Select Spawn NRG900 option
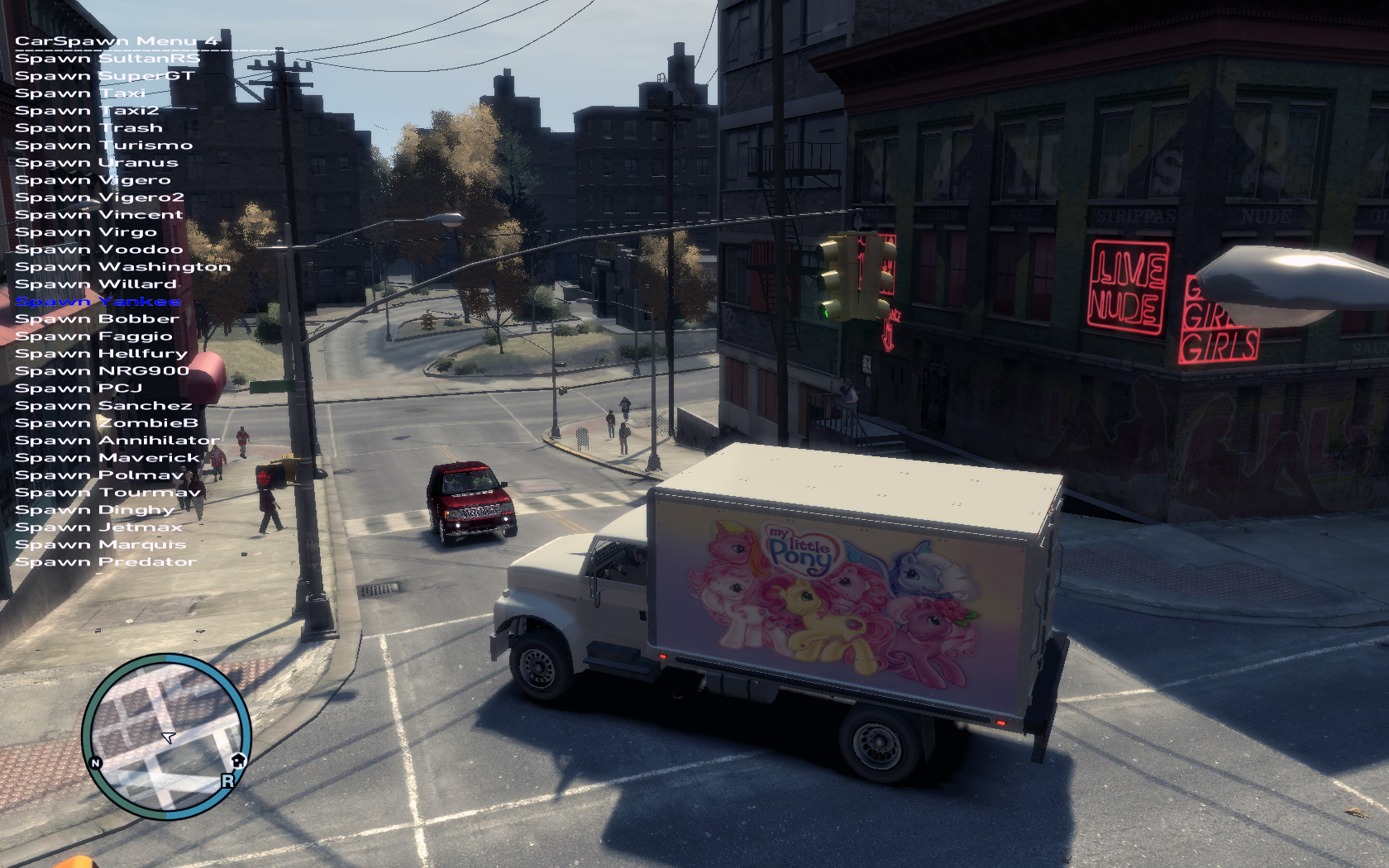The height and width of the screenshot is (868, 1389). coord(102,371)
